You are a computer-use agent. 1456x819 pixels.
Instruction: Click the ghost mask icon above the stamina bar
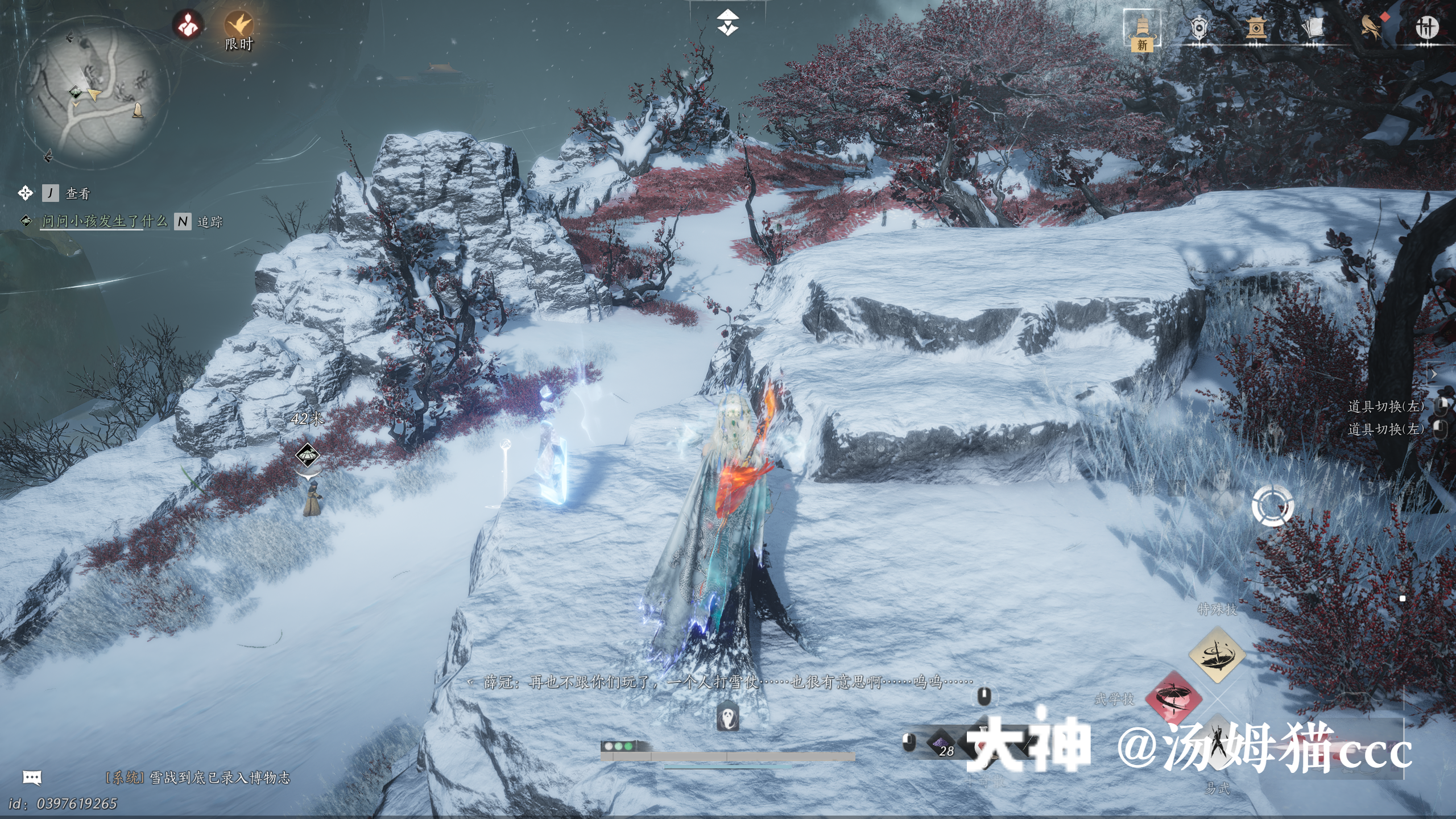pyautogui.click(x=727, y=716)
